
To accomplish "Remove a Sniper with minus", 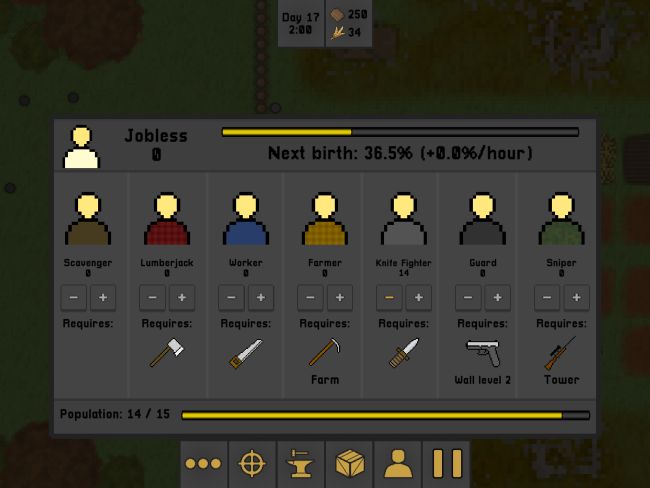I will pyautogui.click(x=547, y=298).
